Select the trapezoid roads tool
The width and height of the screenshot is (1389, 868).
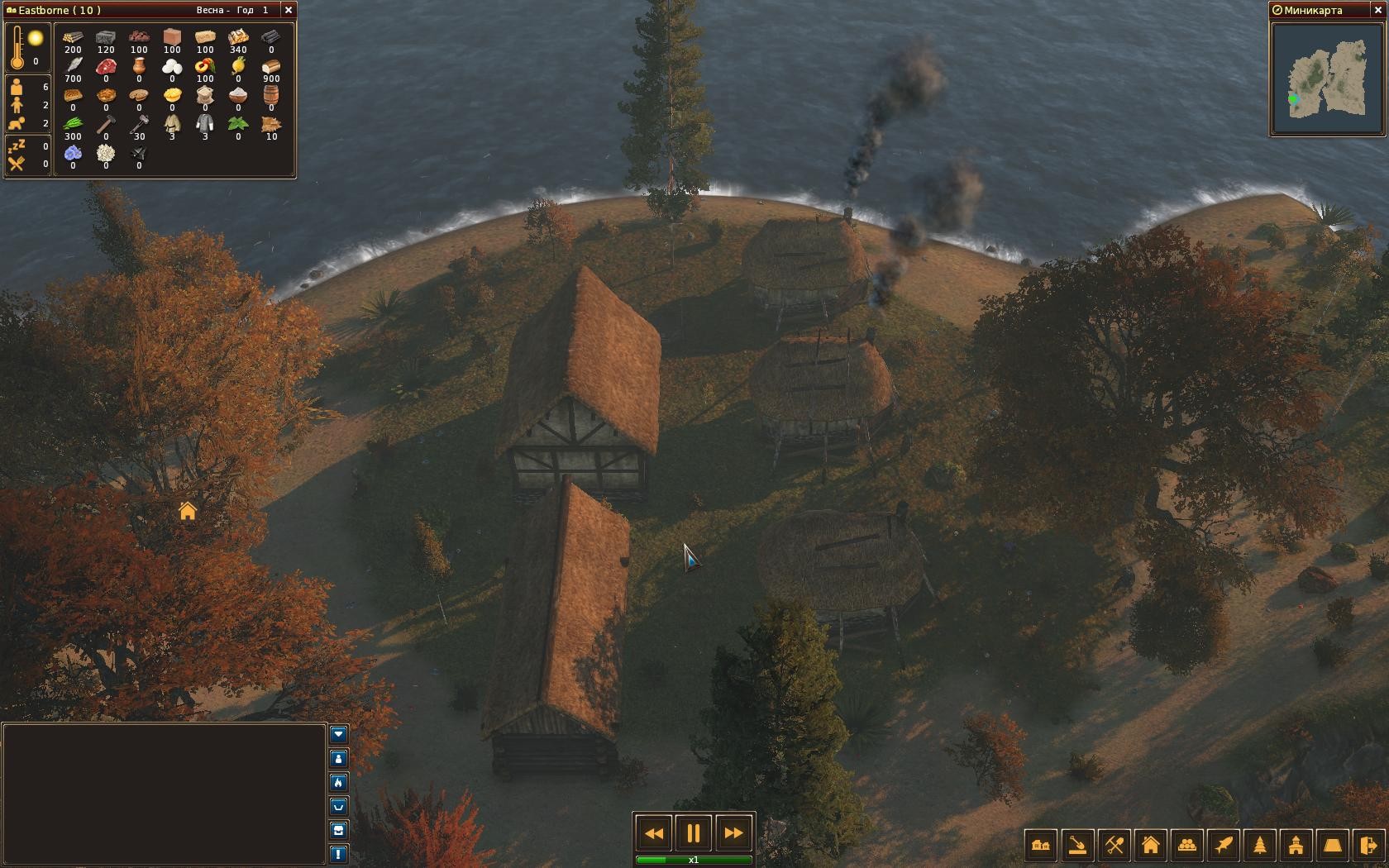(1333, 846)
